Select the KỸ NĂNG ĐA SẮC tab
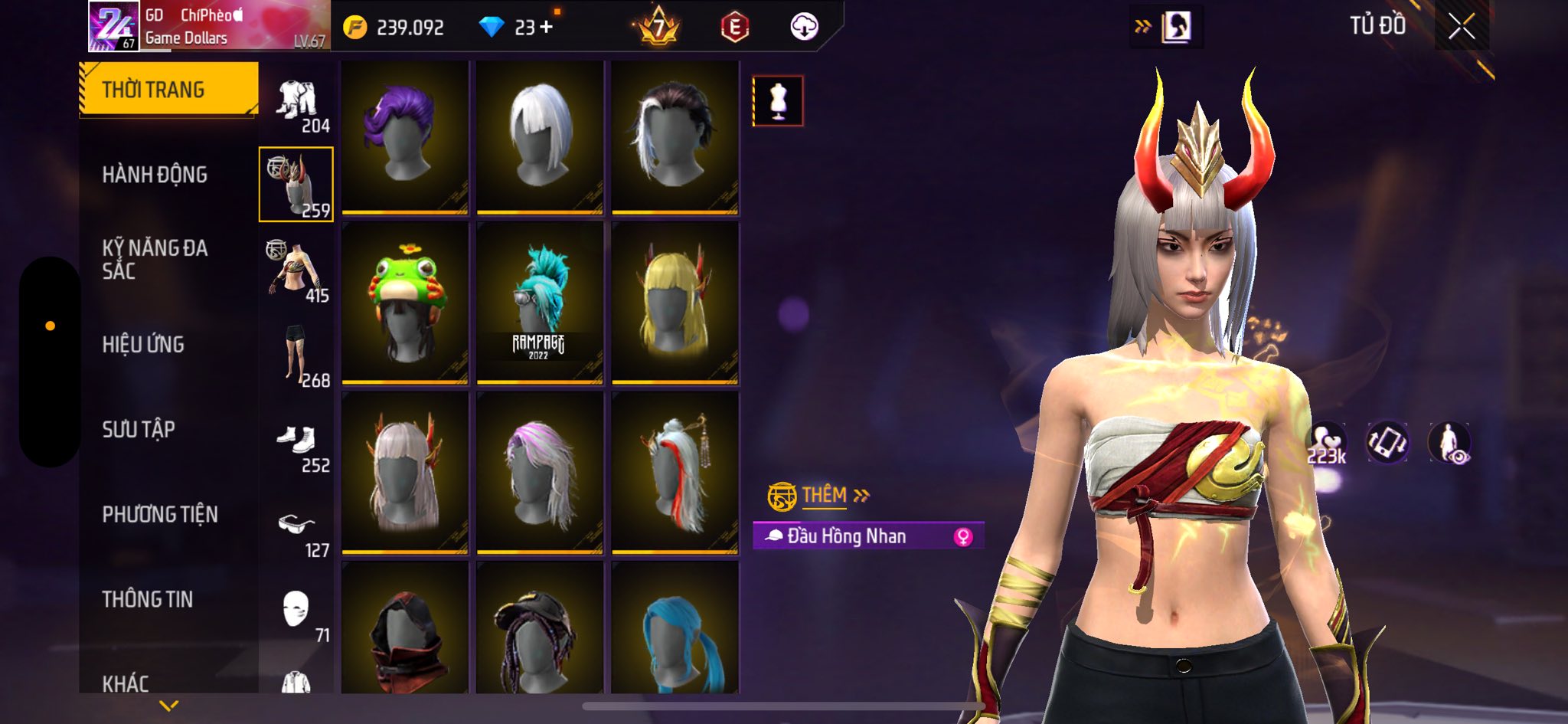This screenshot has height=724, width=1568. coord(155,259)
